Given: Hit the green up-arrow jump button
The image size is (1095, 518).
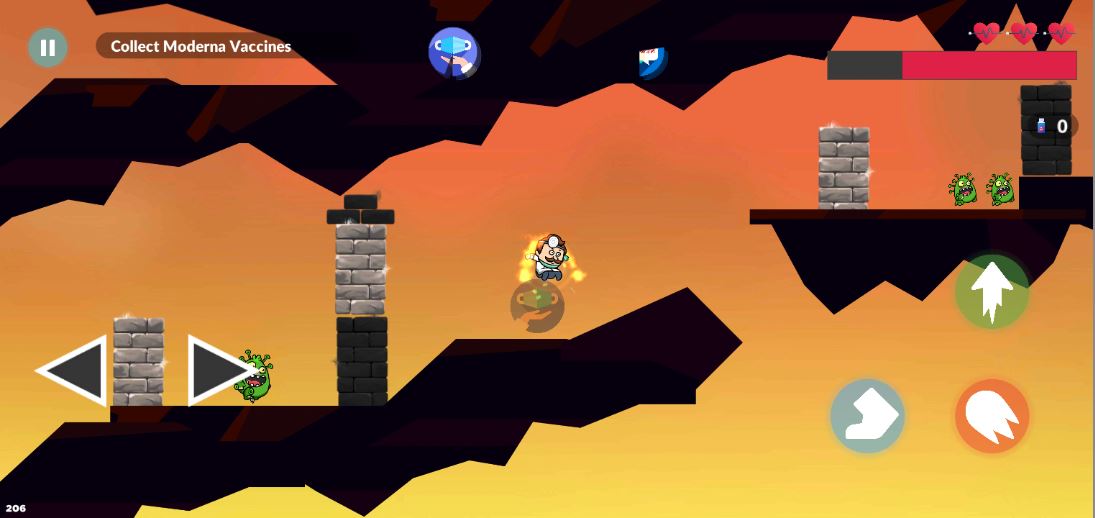Looking at the screenshot, I should 991,292.
